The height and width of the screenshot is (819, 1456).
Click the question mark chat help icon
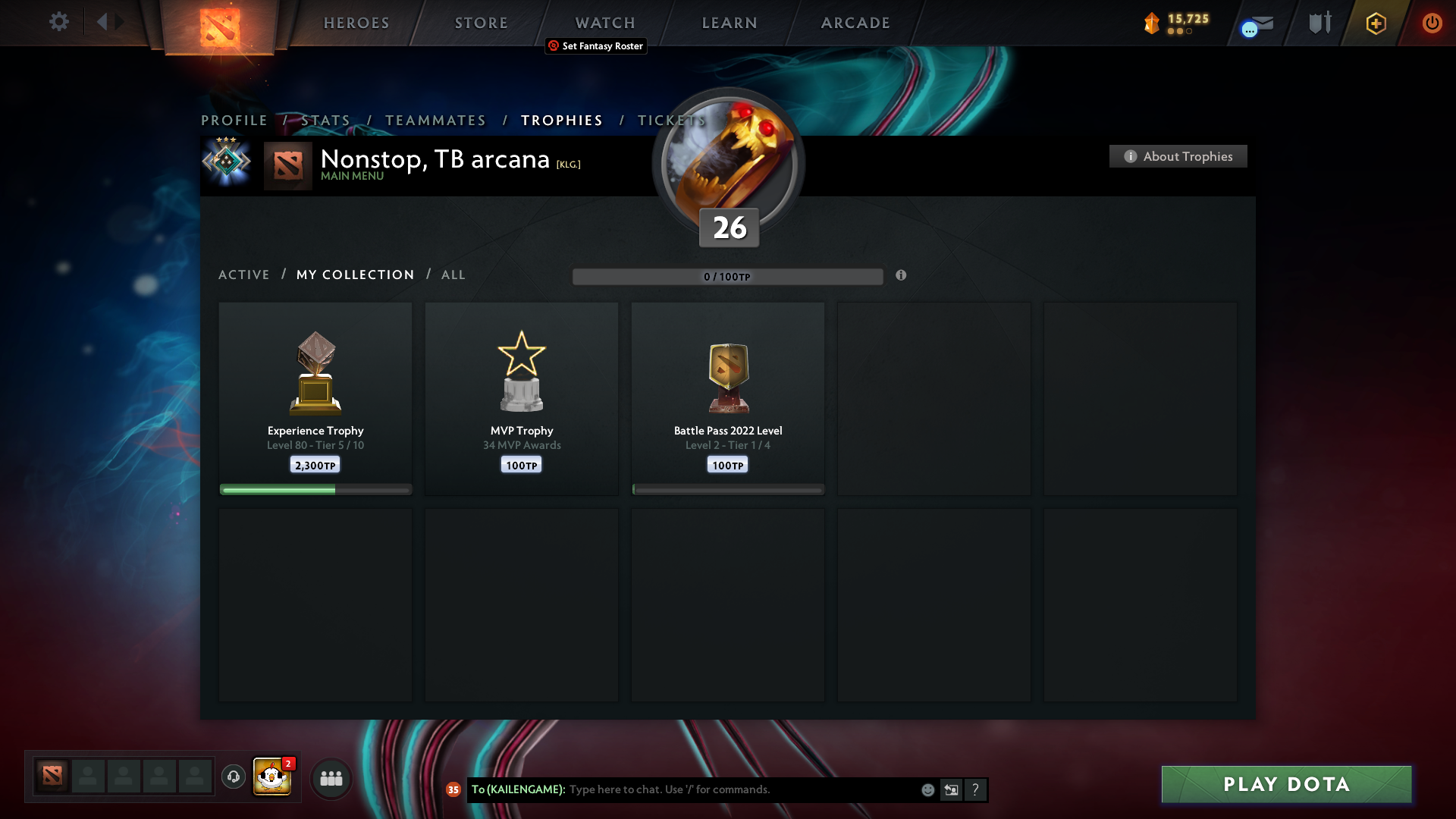[x=976, y=789]
